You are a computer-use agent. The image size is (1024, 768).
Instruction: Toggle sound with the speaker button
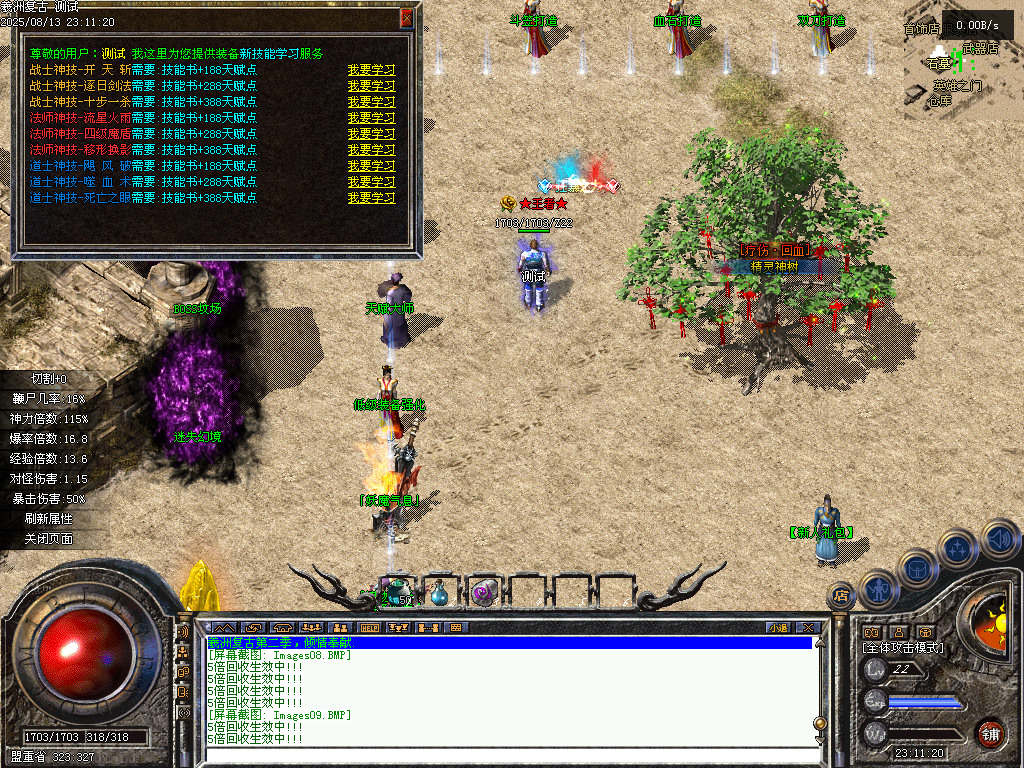999,539
